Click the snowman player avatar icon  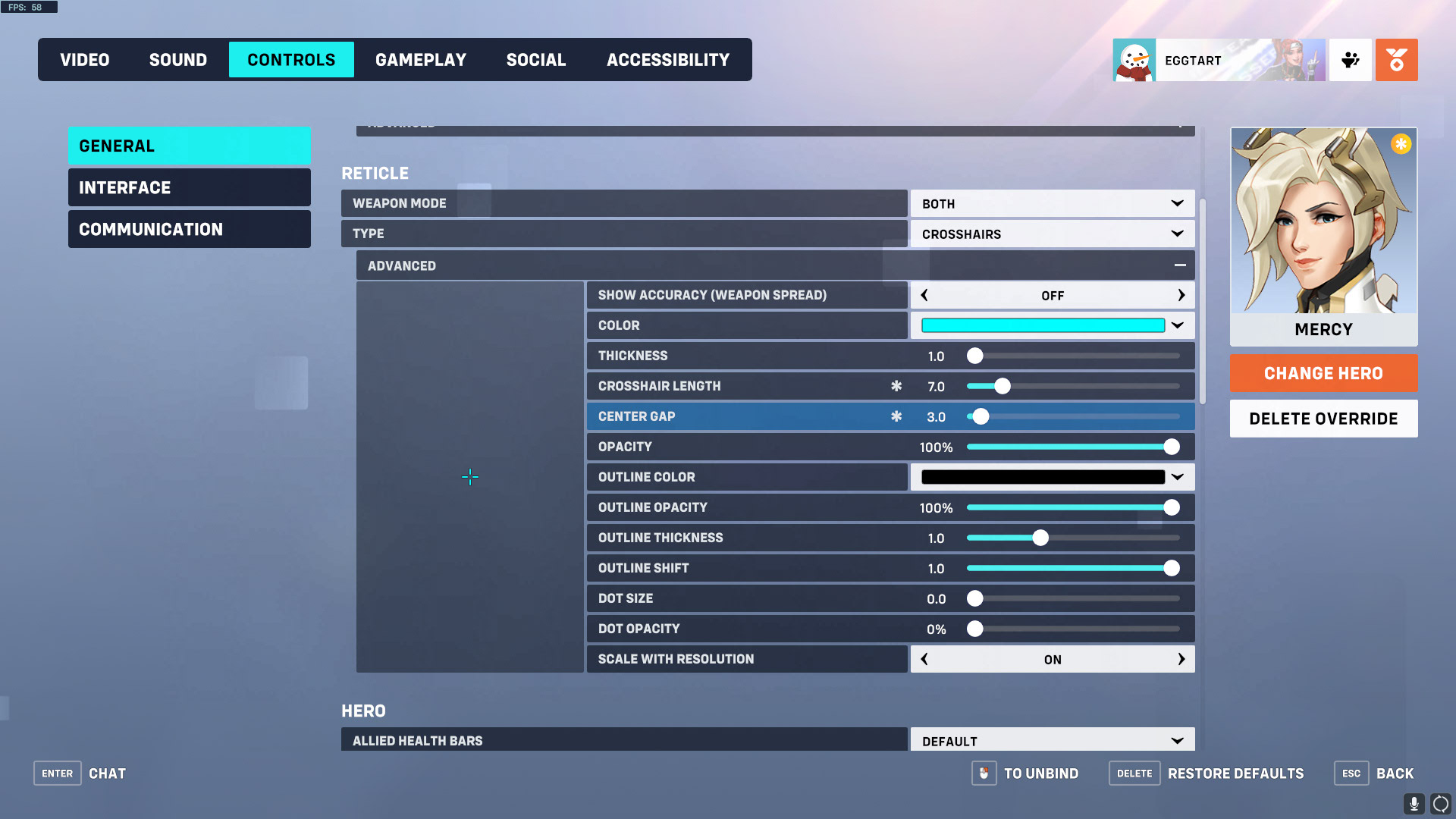[x=1134, y=60]
